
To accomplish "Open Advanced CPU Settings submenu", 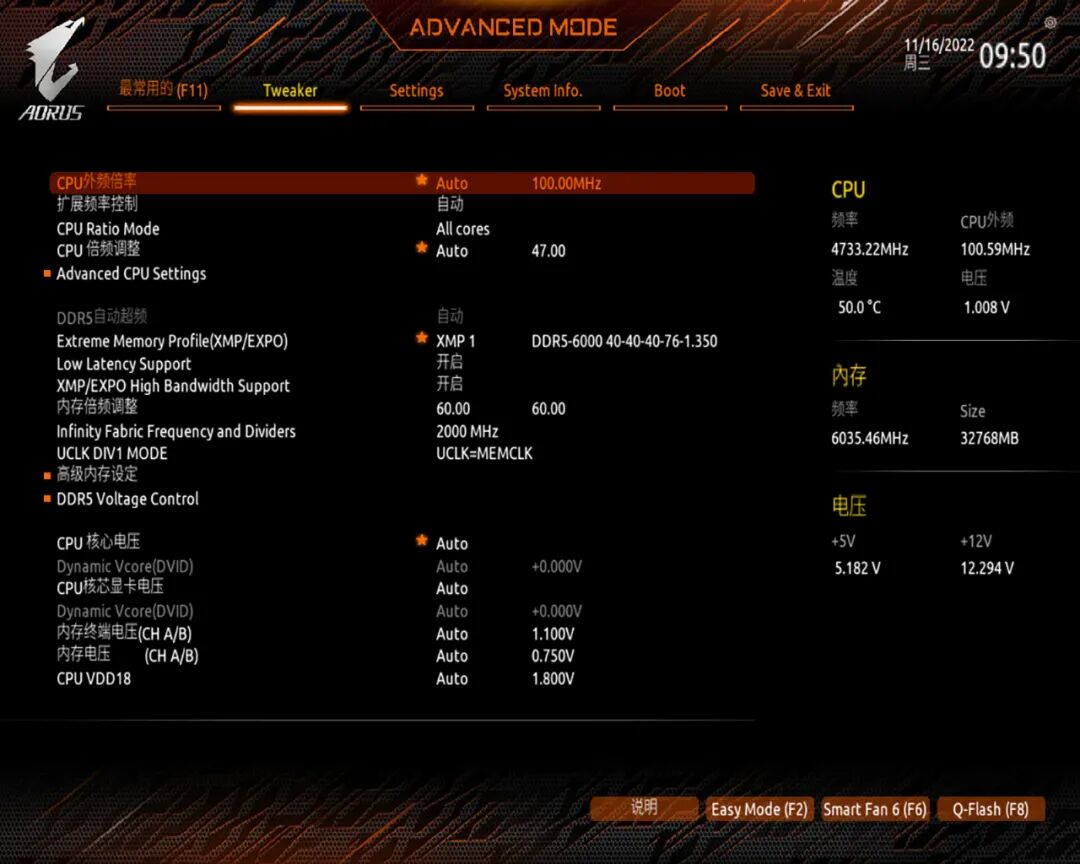I will pos(131,274).
